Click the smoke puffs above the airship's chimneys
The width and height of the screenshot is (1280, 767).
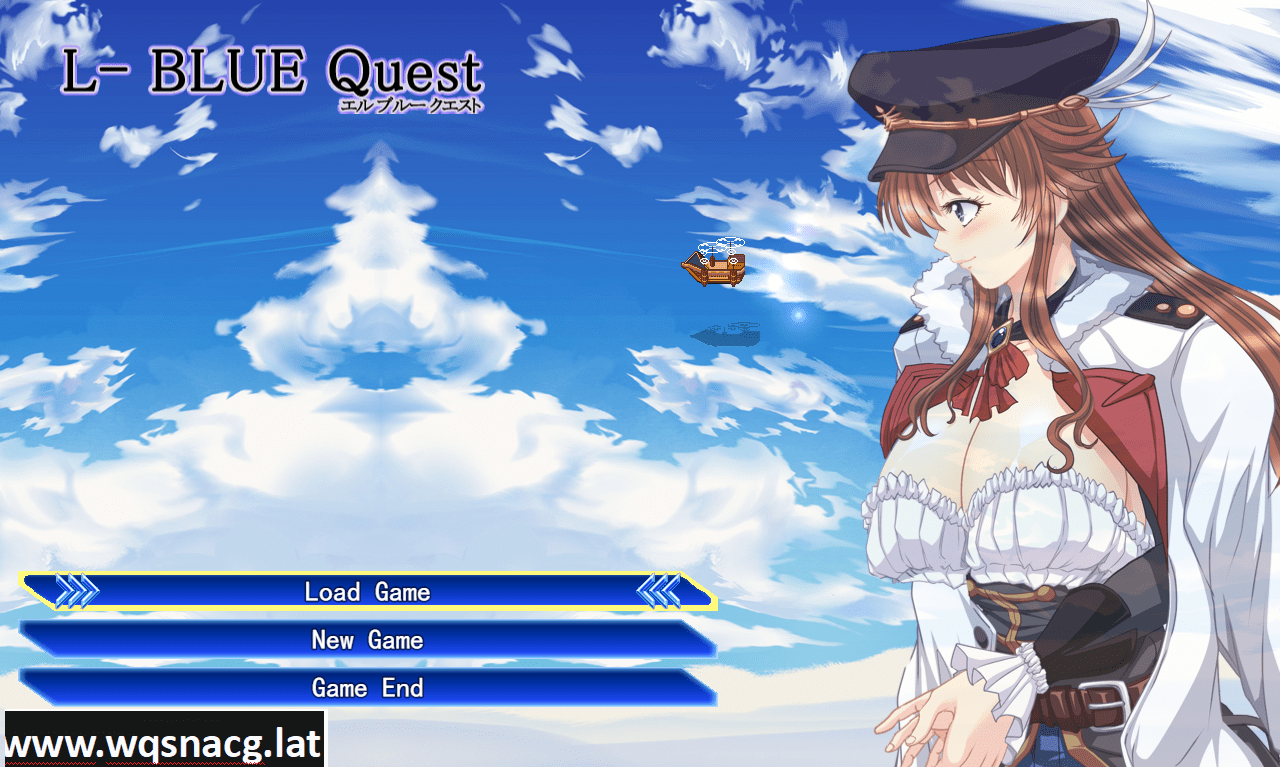[x=722, y=245]
